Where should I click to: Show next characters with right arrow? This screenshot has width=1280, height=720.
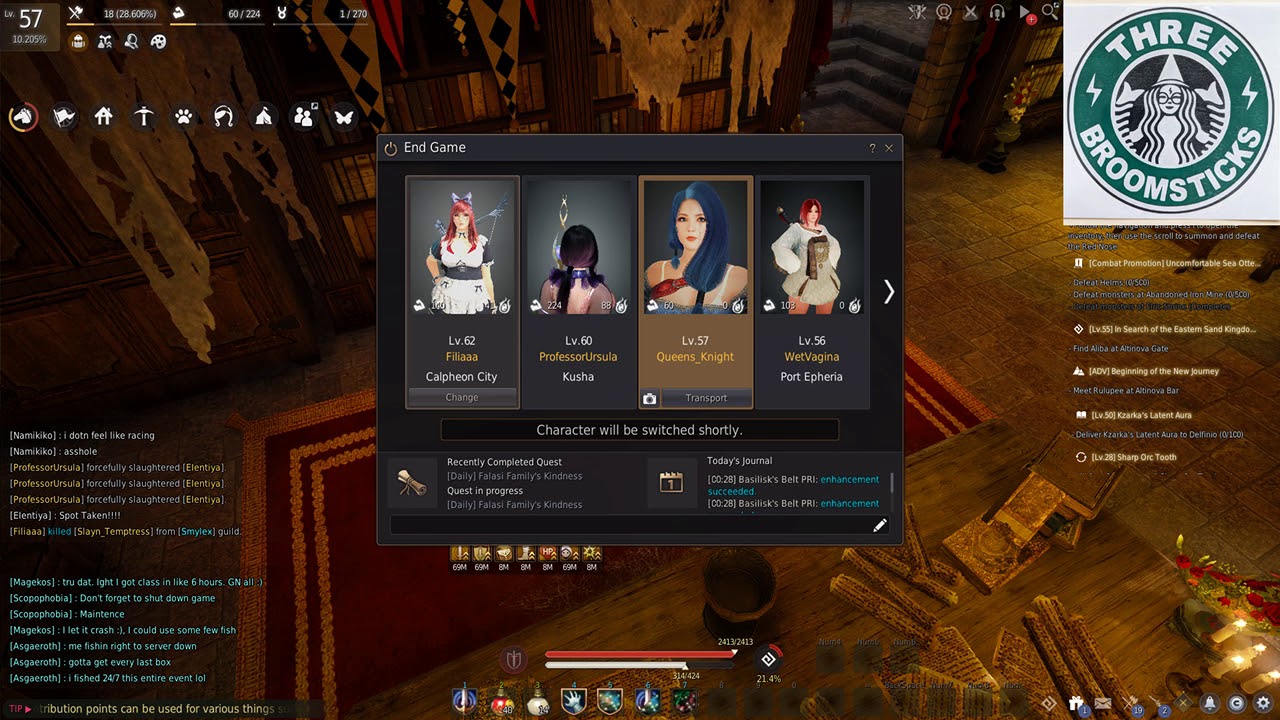pyautogui.click(x=888, y=291)
